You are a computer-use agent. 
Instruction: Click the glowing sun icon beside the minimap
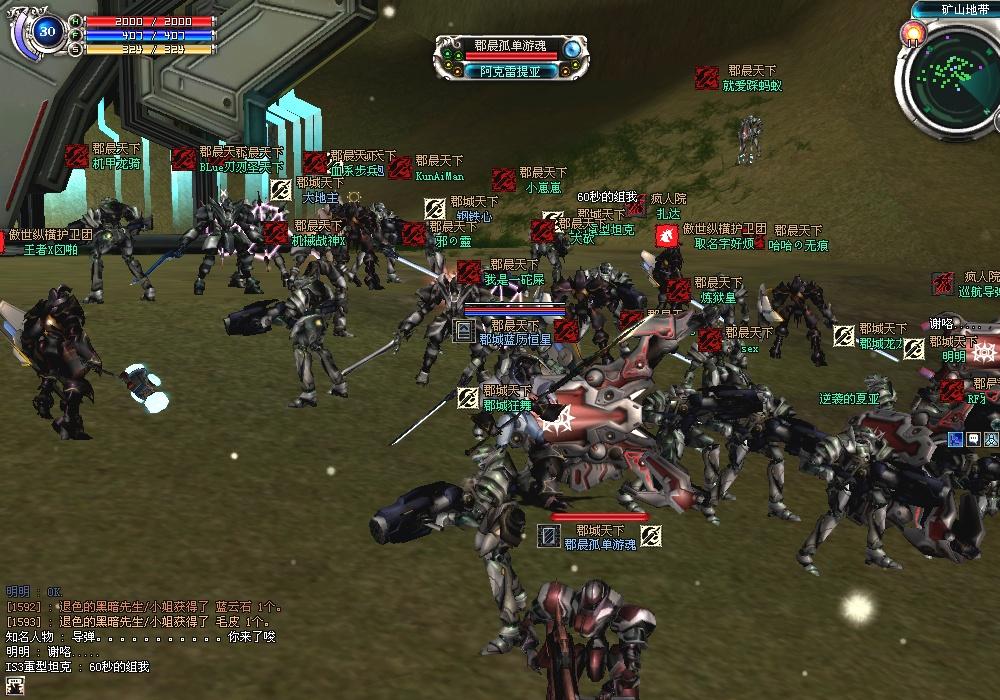pyautogui.click(x=911, y=36)
